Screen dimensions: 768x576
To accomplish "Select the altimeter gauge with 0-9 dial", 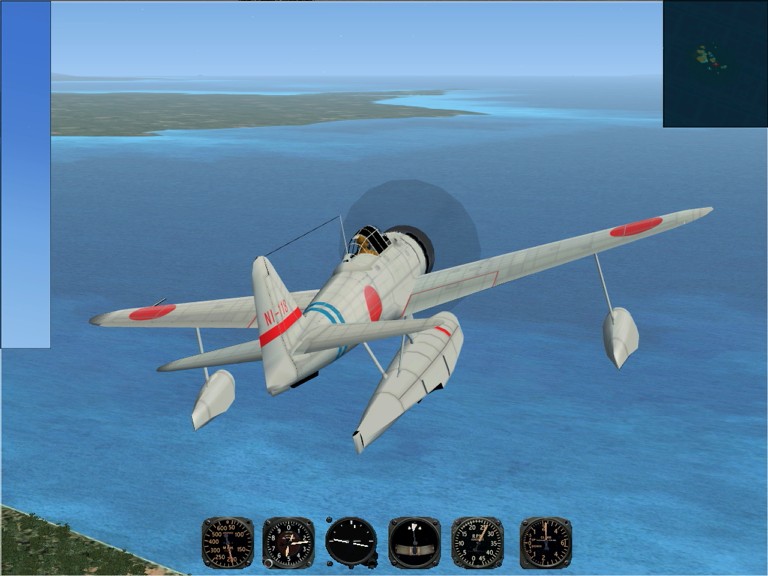I will (x=288, y=542).
